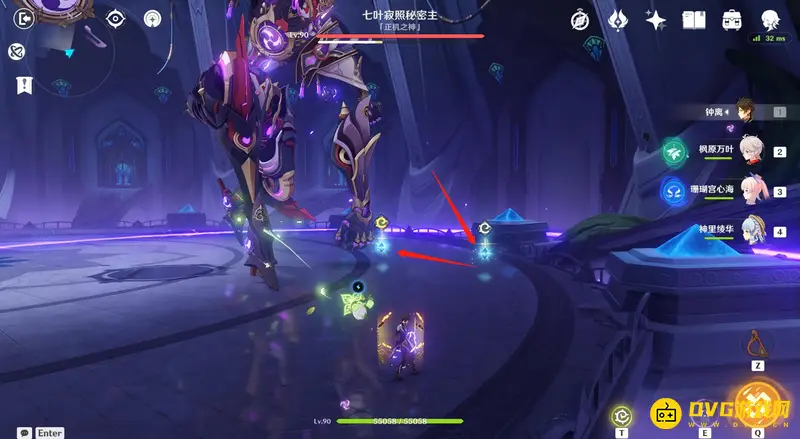Open the co-op character head icon
Image resolution: width=800 pixels, height=439 pixels.
click(x=770, y=19)
